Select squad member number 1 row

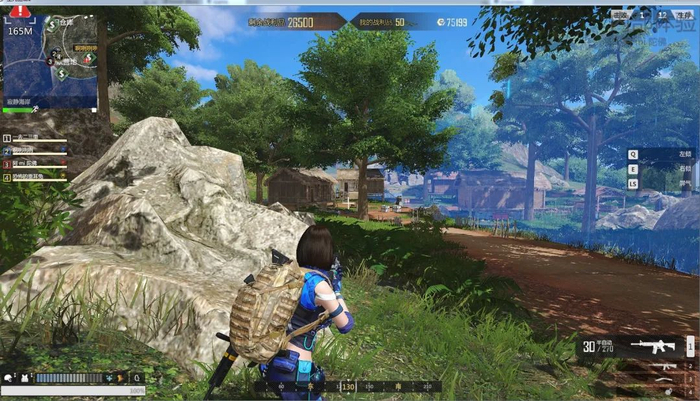34,138
